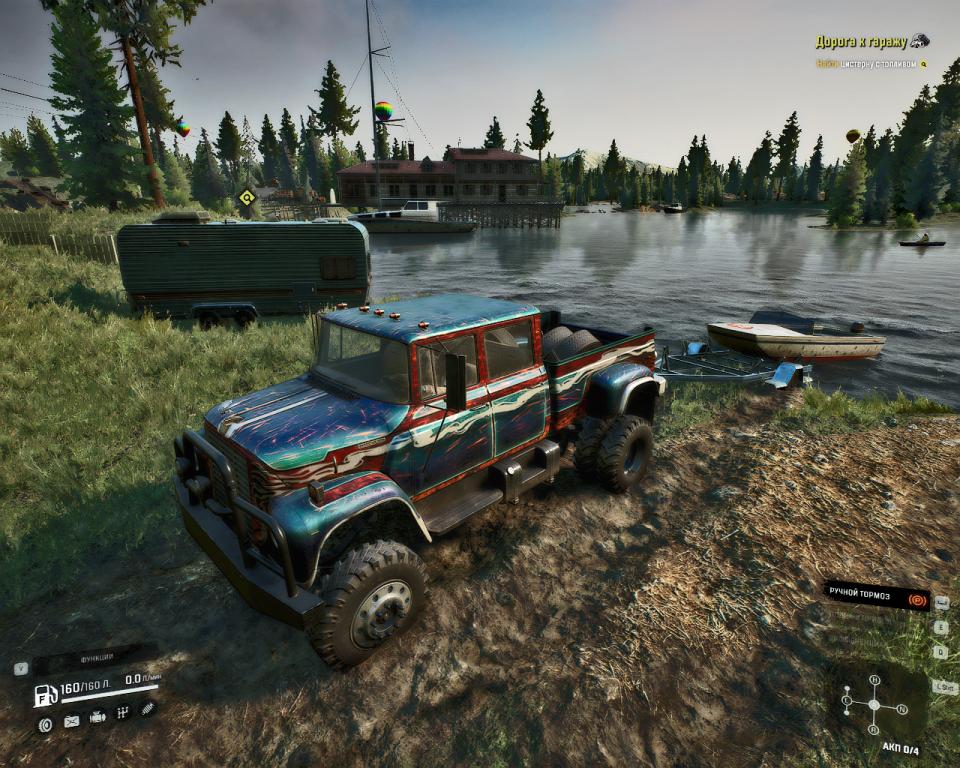Click the magnifier icon beside the fuel-tank objective
This screenshot has width=960, height=768.
(923, 64)
